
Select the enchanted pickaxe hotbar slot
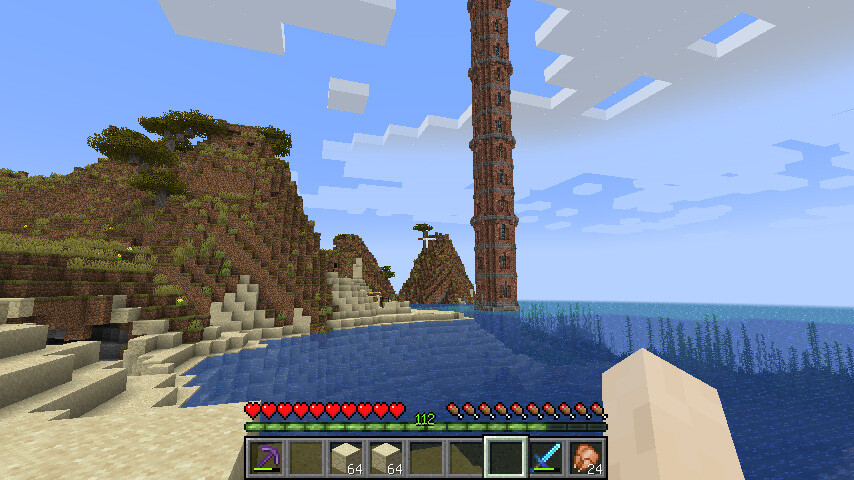click(266, 458)
